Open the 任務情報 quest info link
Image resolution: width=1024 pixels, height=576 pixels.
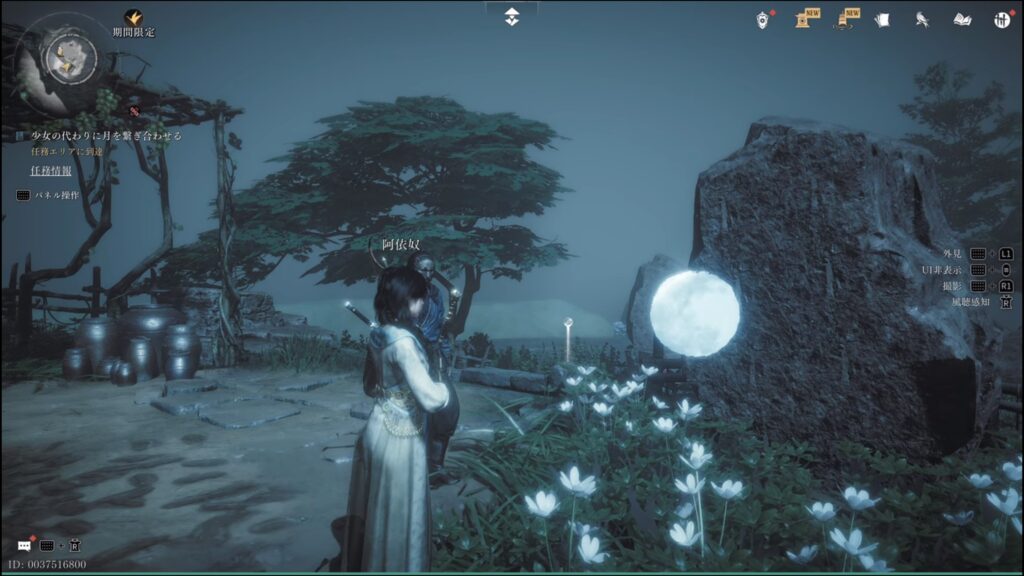(51, 170)
